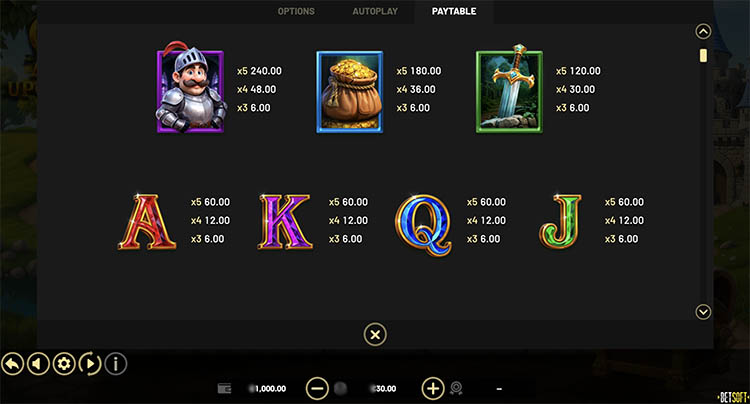Decrease the bet with the minus button
Viewport: 750px width, 404px height.
(317, 388)
